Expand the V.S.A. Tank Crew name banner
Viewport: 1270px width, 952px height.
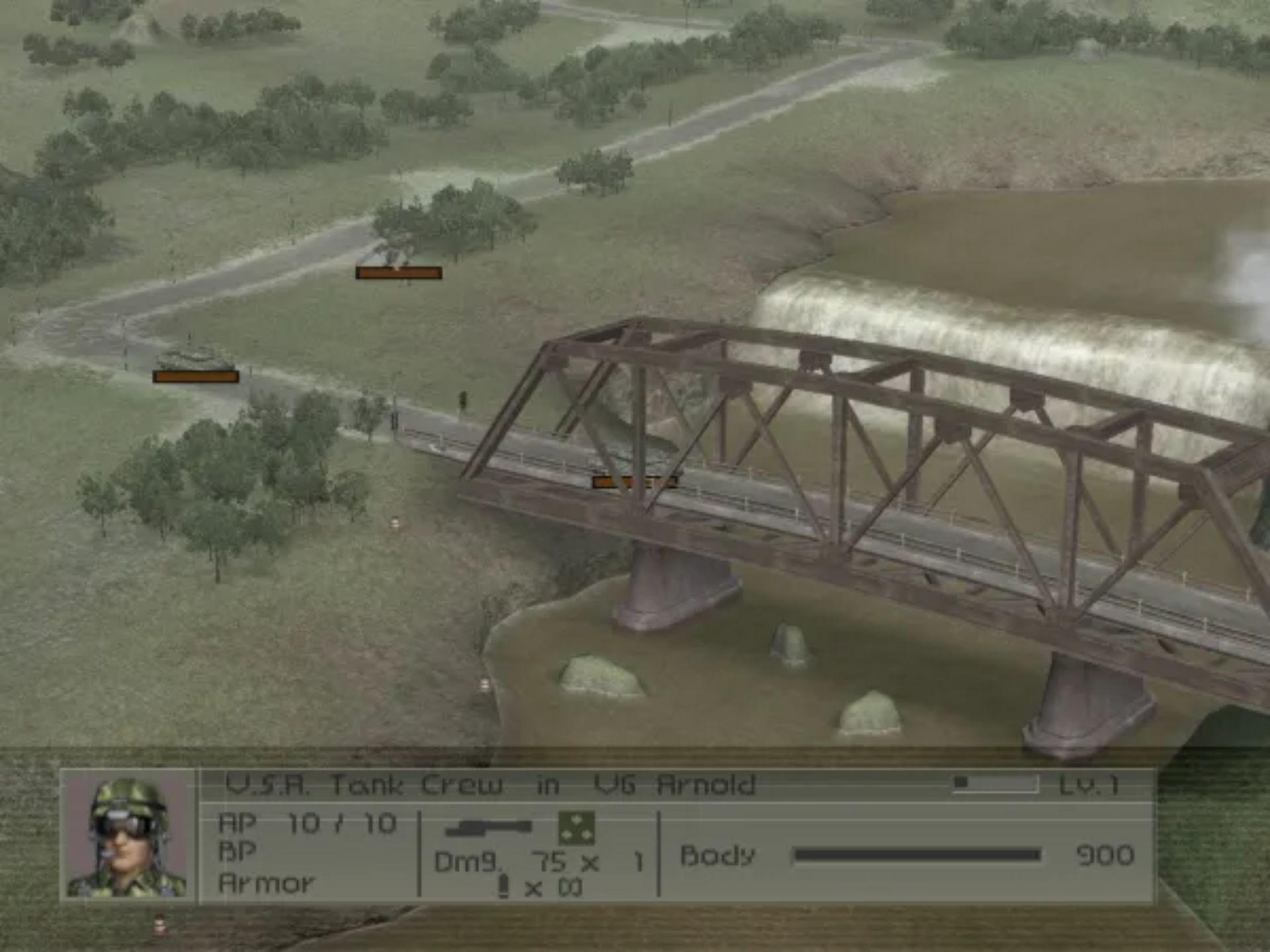point(489,785)
